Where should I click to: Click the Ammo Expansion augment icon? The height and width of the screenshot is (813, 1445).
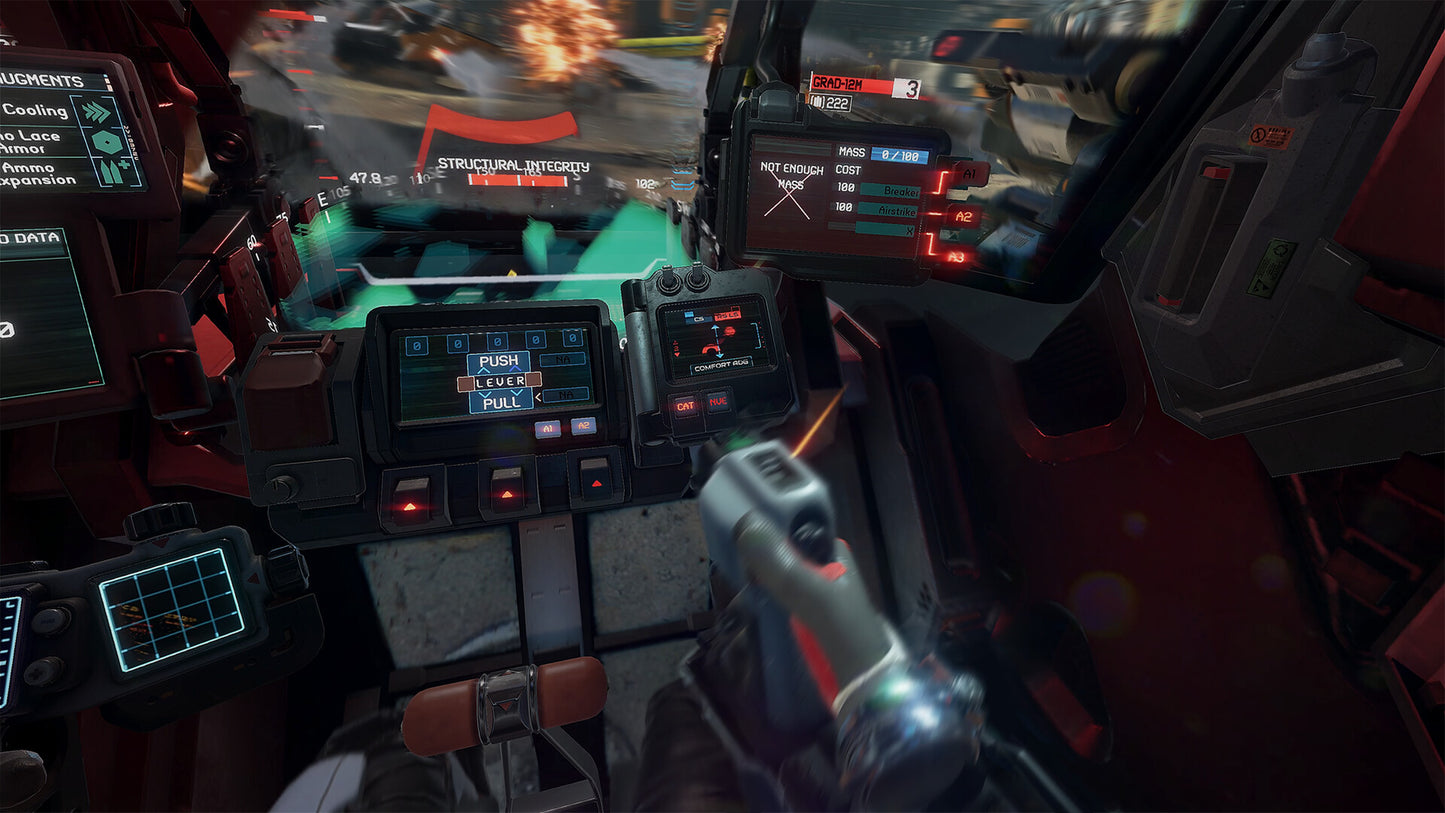pos(112,172)
